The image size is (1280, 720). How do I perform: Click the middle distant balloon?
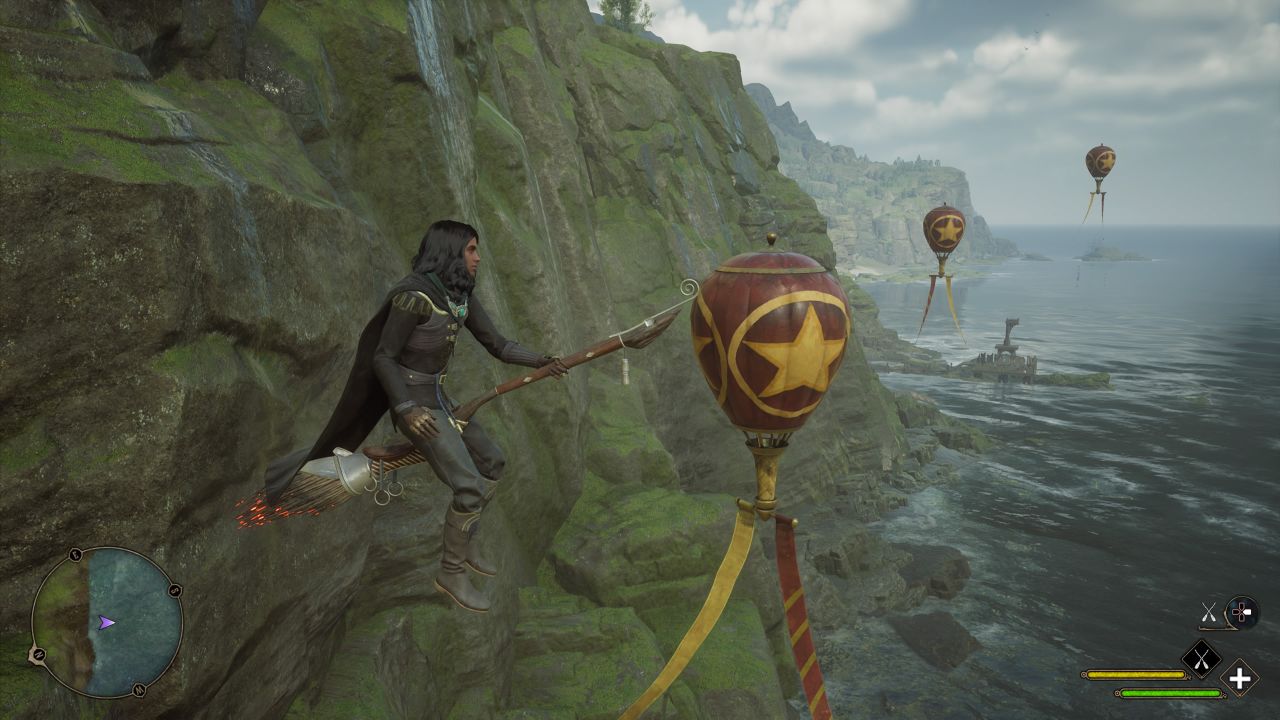click(947, 228)
